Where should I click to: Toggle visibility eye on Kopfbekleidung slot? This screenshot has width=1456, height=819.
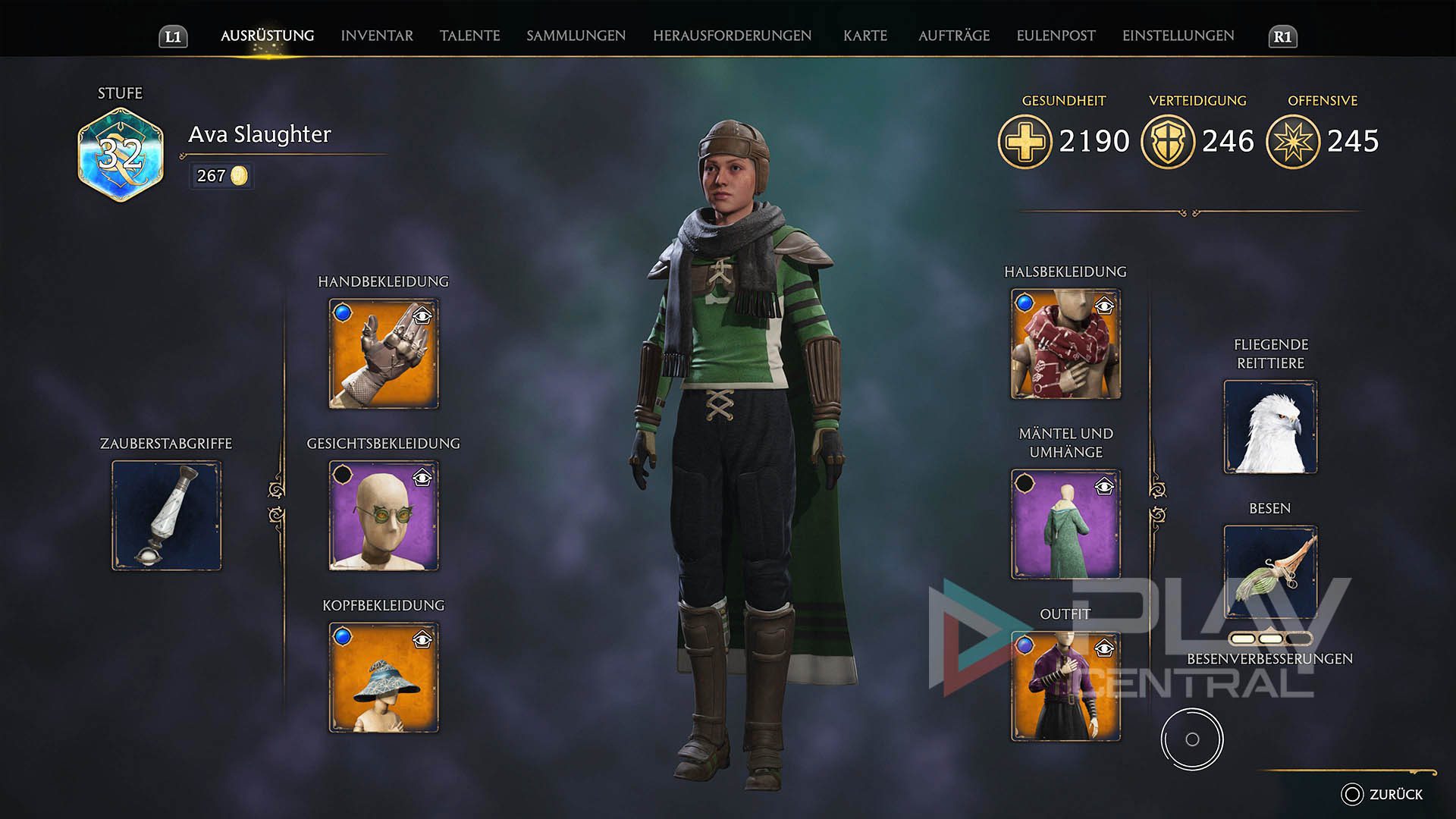422,640
